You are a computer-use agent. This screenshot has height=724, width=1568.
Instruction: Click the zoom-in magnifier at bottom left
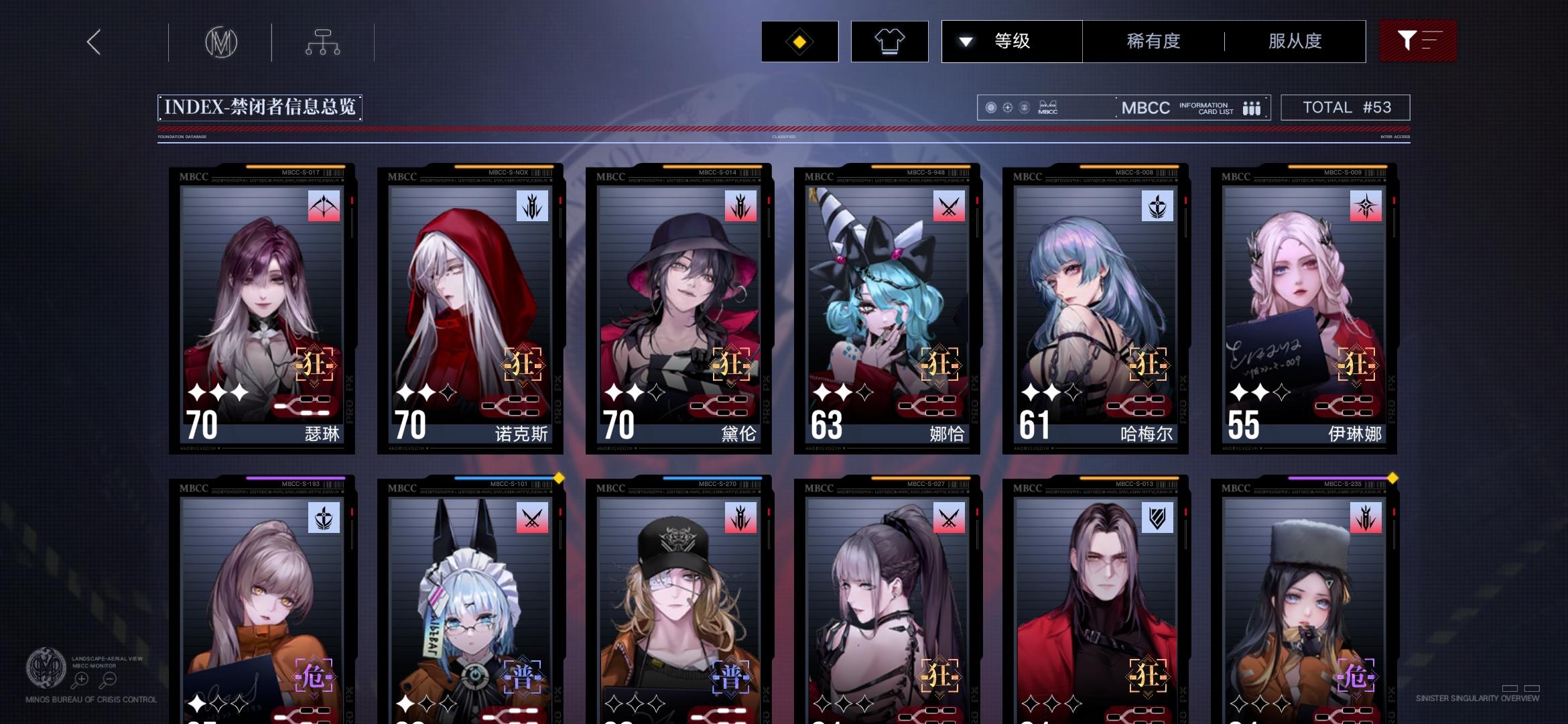click(80, 679)
